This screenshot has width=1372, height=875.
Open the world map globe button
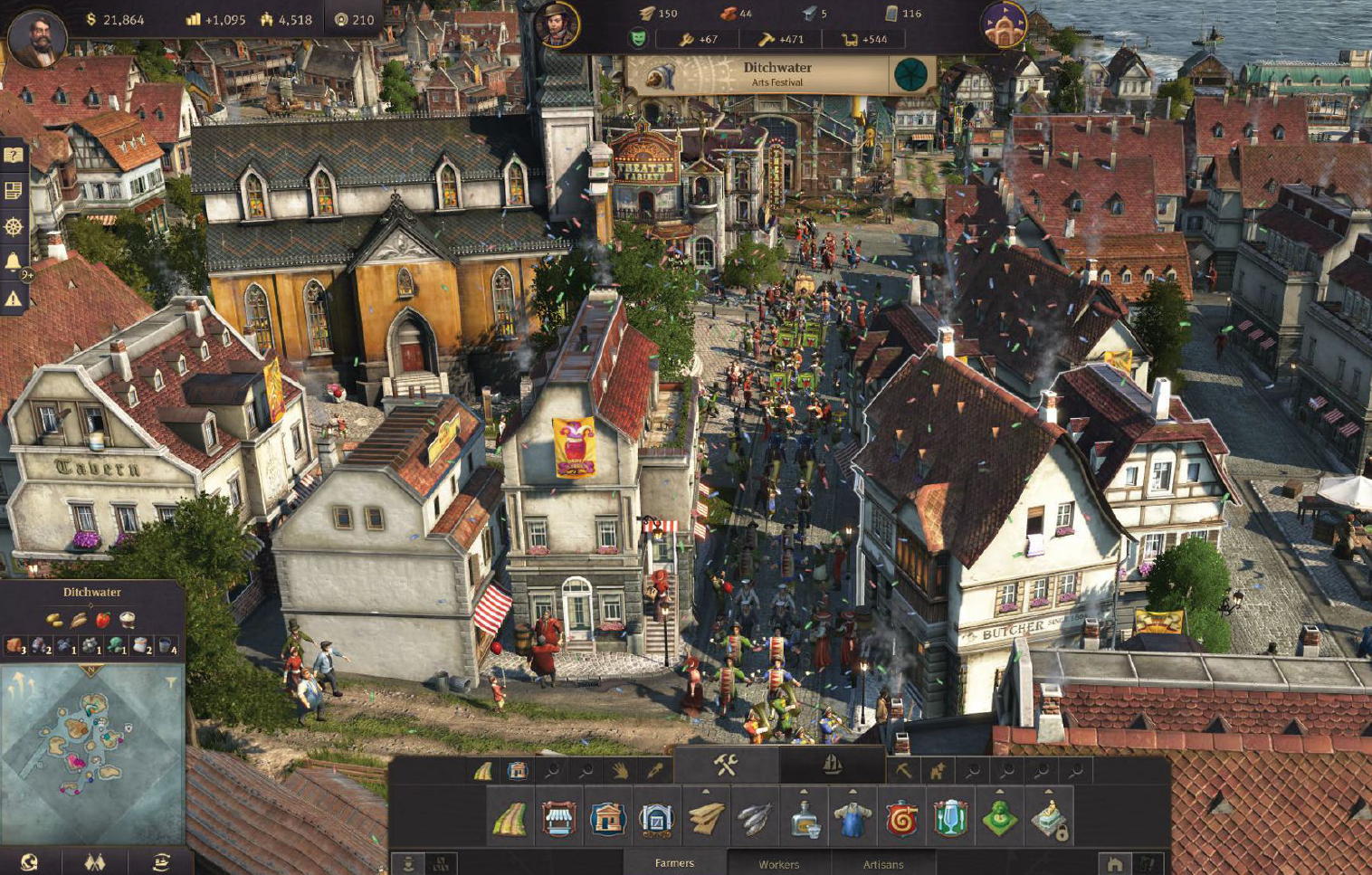click(29, 861)
